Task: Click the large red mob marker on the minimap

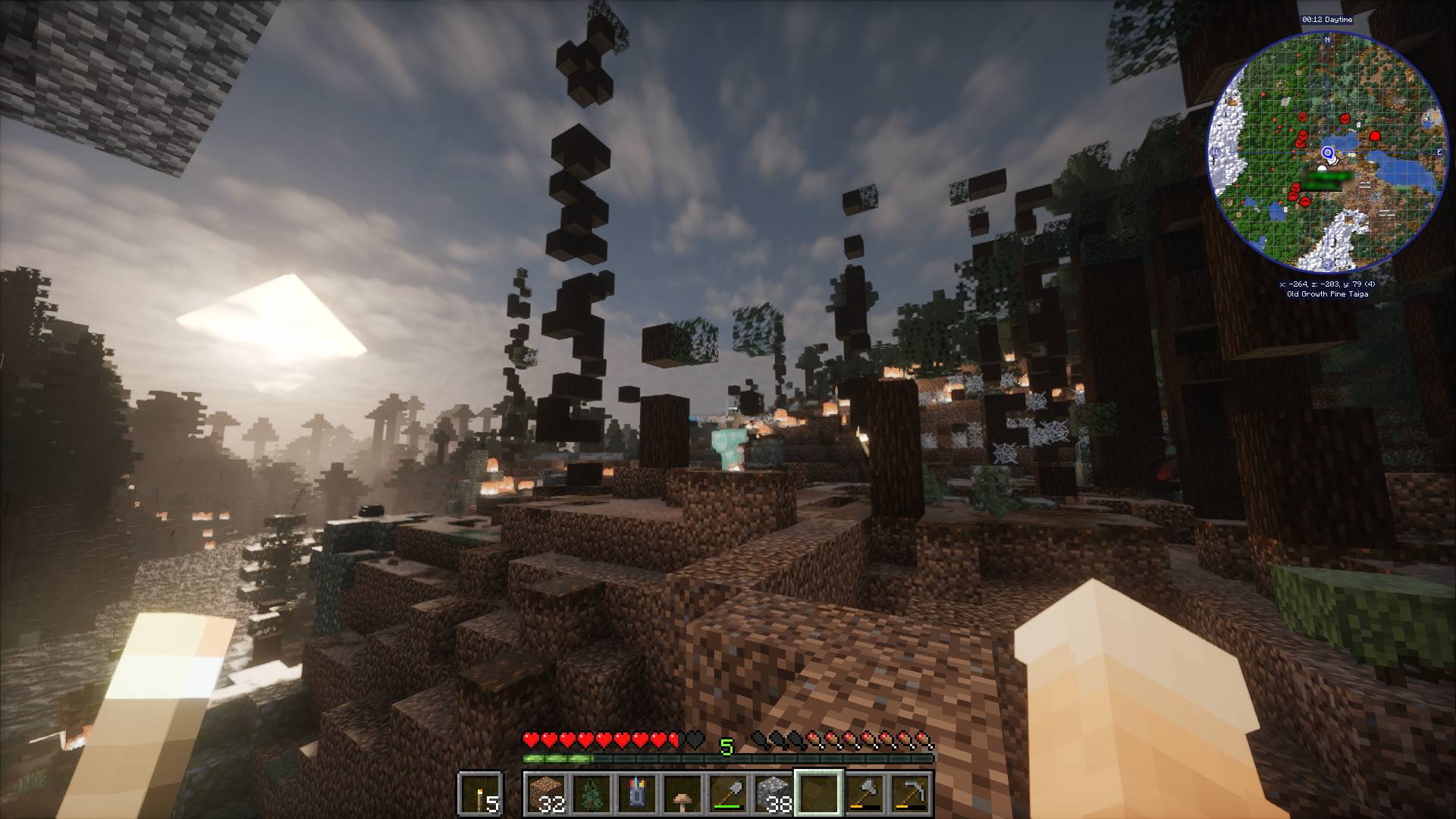Action: [1374, 134]
